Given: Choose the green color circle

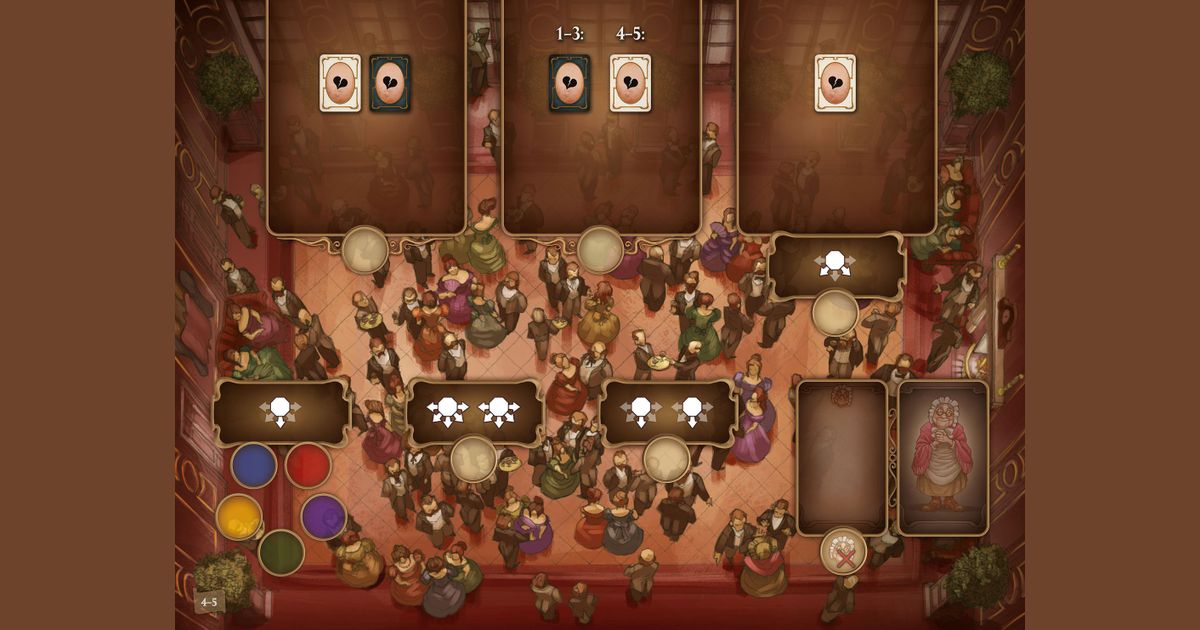Looking at the screenshot, I should [281, 551].
